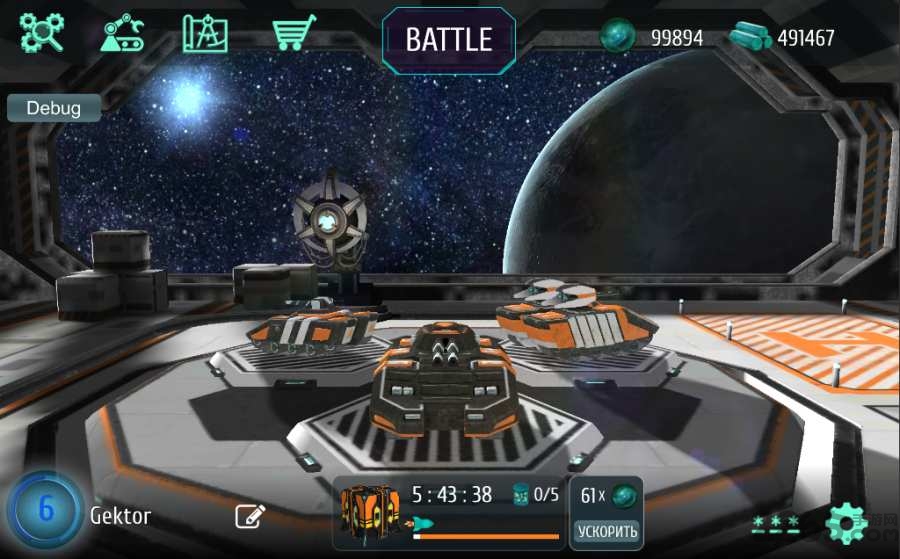
Task: Open settings via the gear icon
Action: point(846,523)
